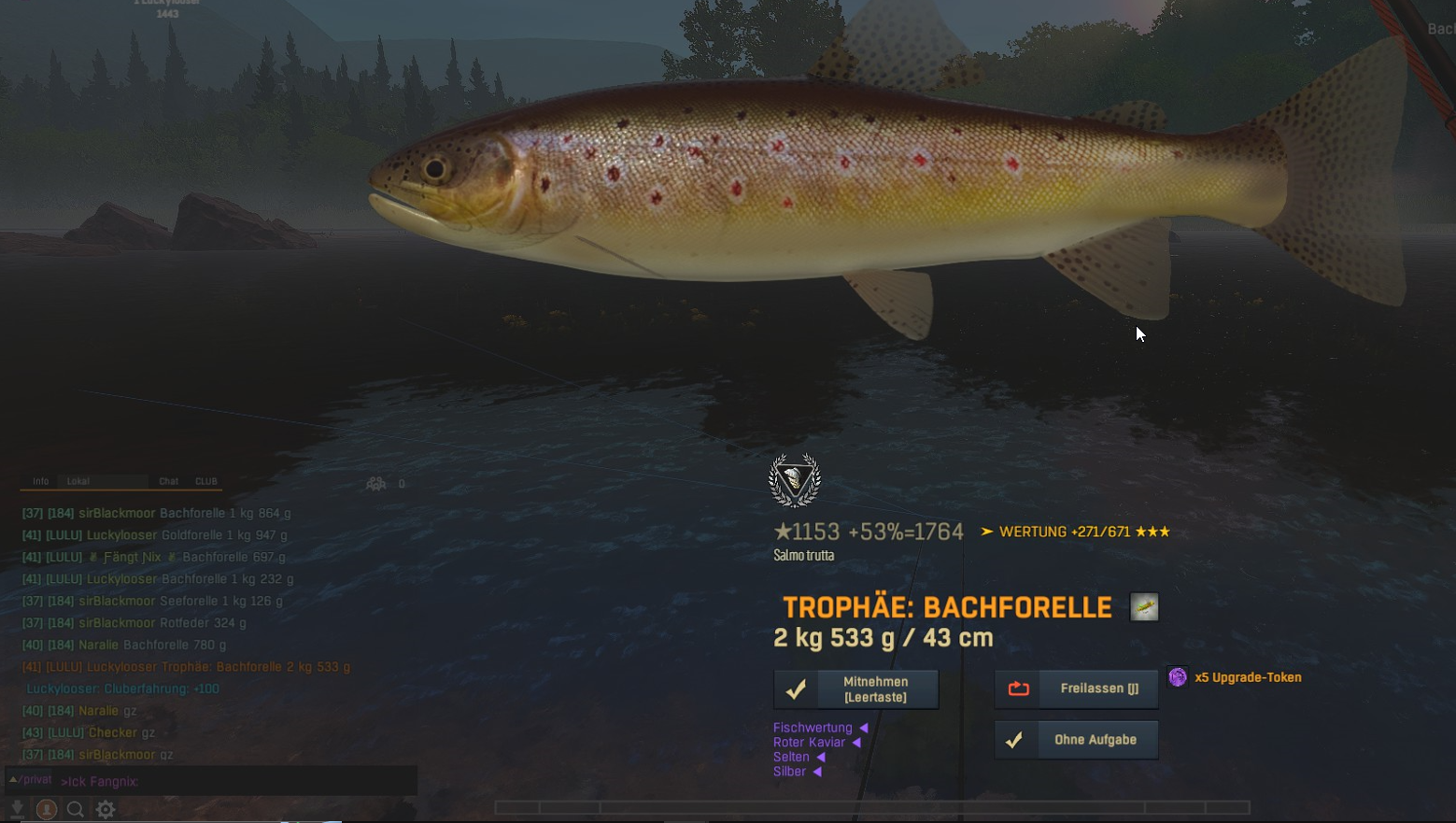
Task: Switch to the Info chat tab
Action: point(41,481)
